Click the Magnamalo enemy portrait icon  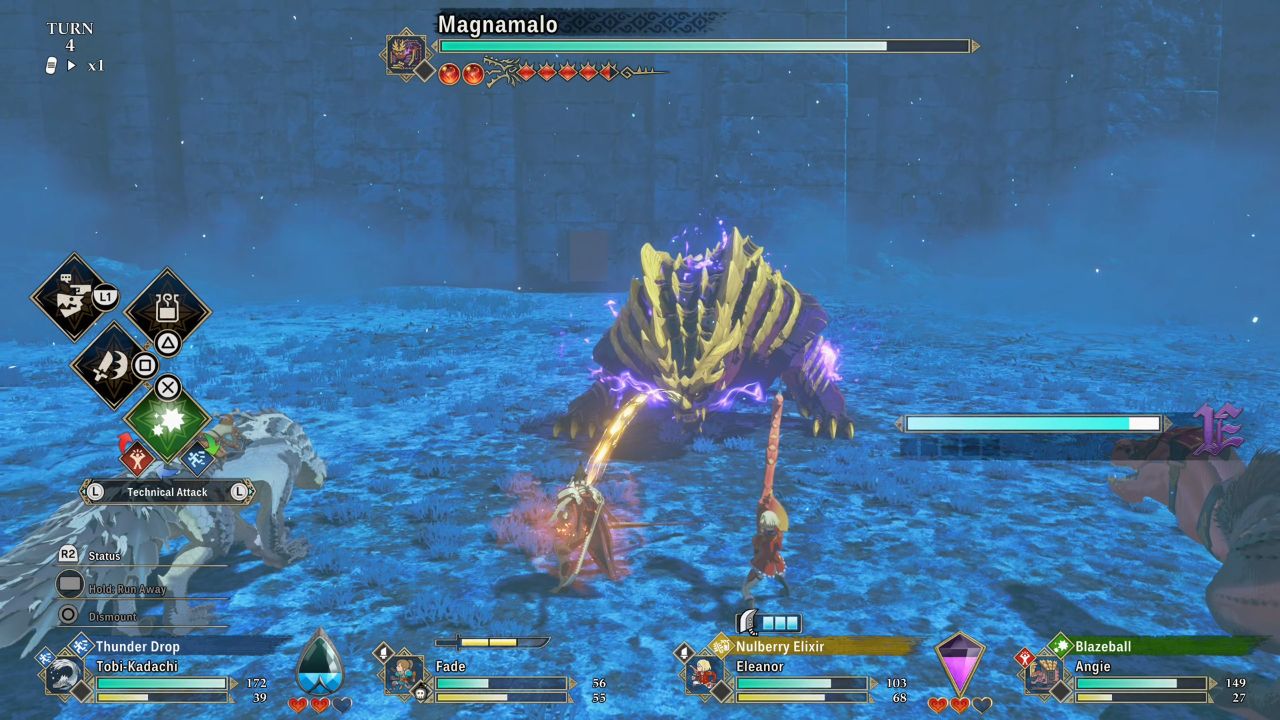pos(406,53)
